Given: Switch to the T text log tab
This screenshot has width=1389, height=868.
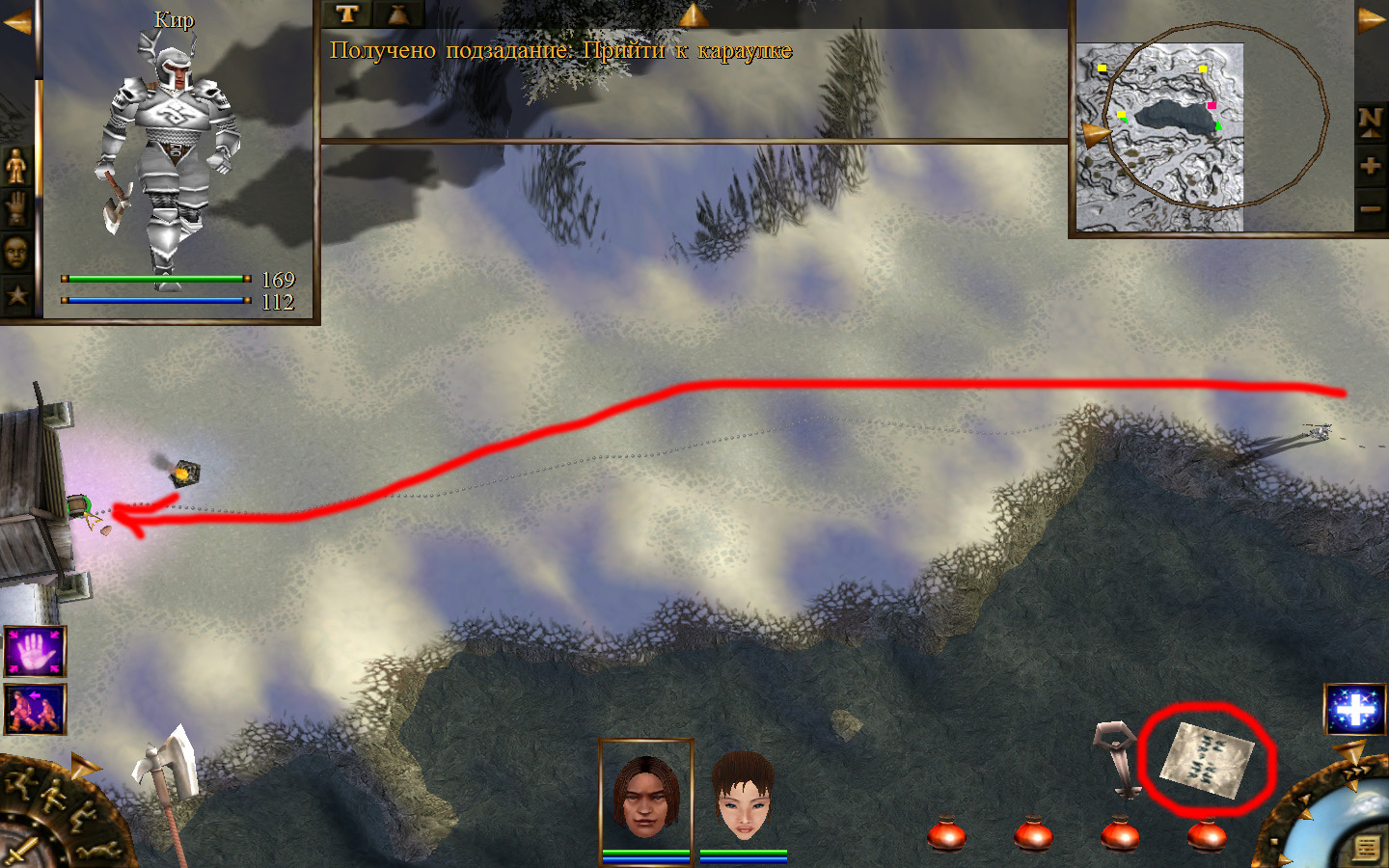Looking at the screenshot, I should tap(347, 14).
